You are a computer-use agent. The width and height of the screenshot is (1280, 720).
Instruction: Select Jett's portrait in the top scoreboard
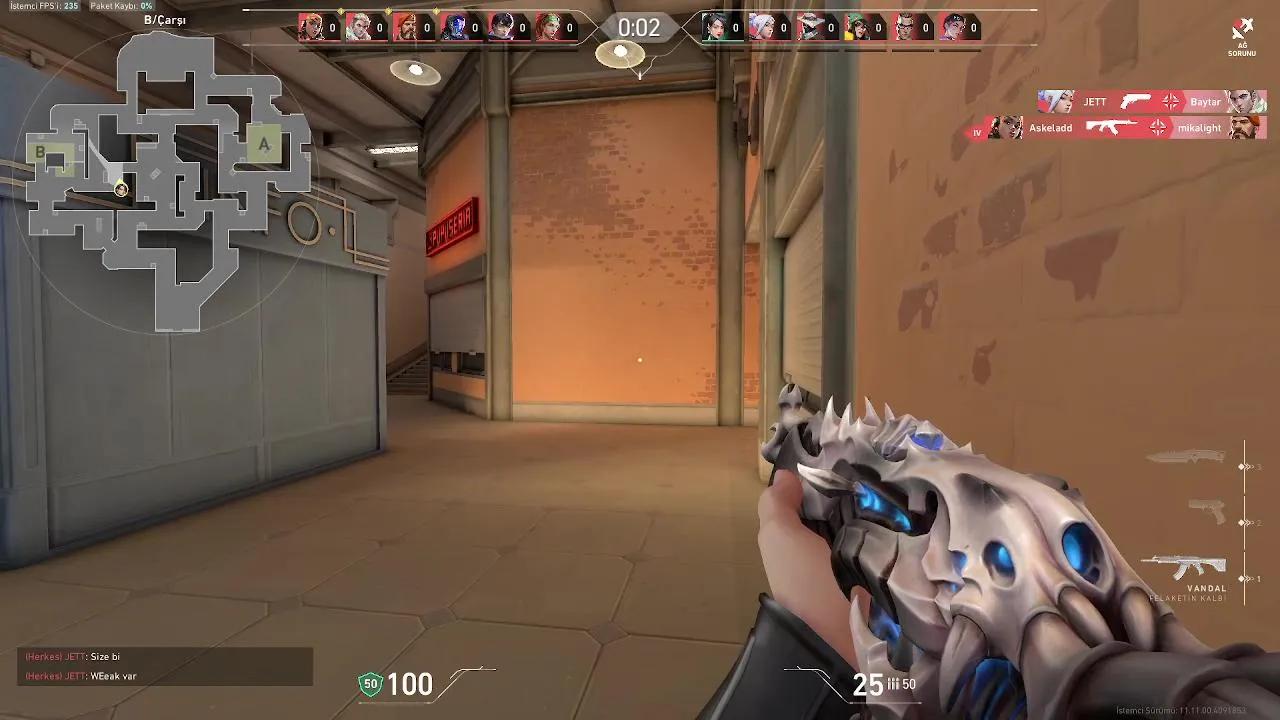(x=760, y=25)
